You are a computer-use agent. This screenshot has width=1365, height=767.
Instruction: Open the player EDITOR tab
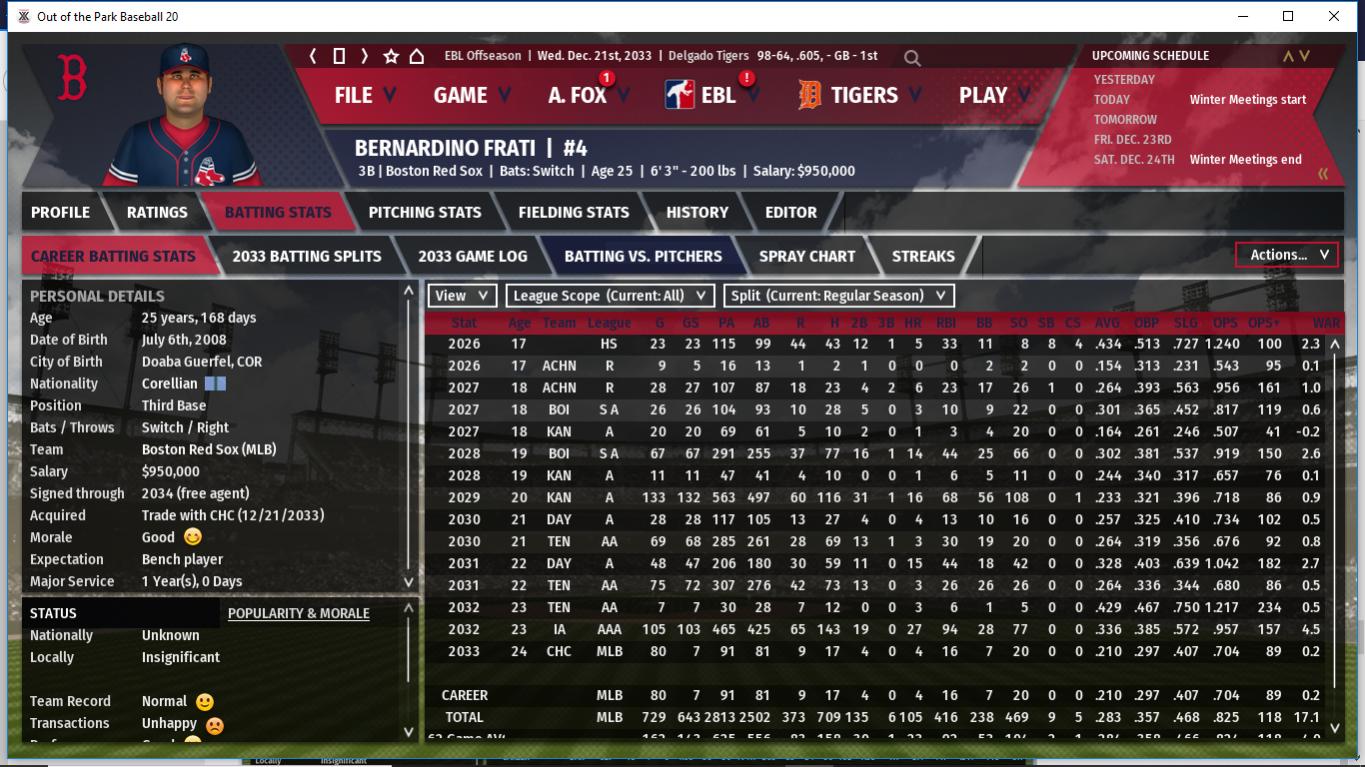click(x=791, y=212)
